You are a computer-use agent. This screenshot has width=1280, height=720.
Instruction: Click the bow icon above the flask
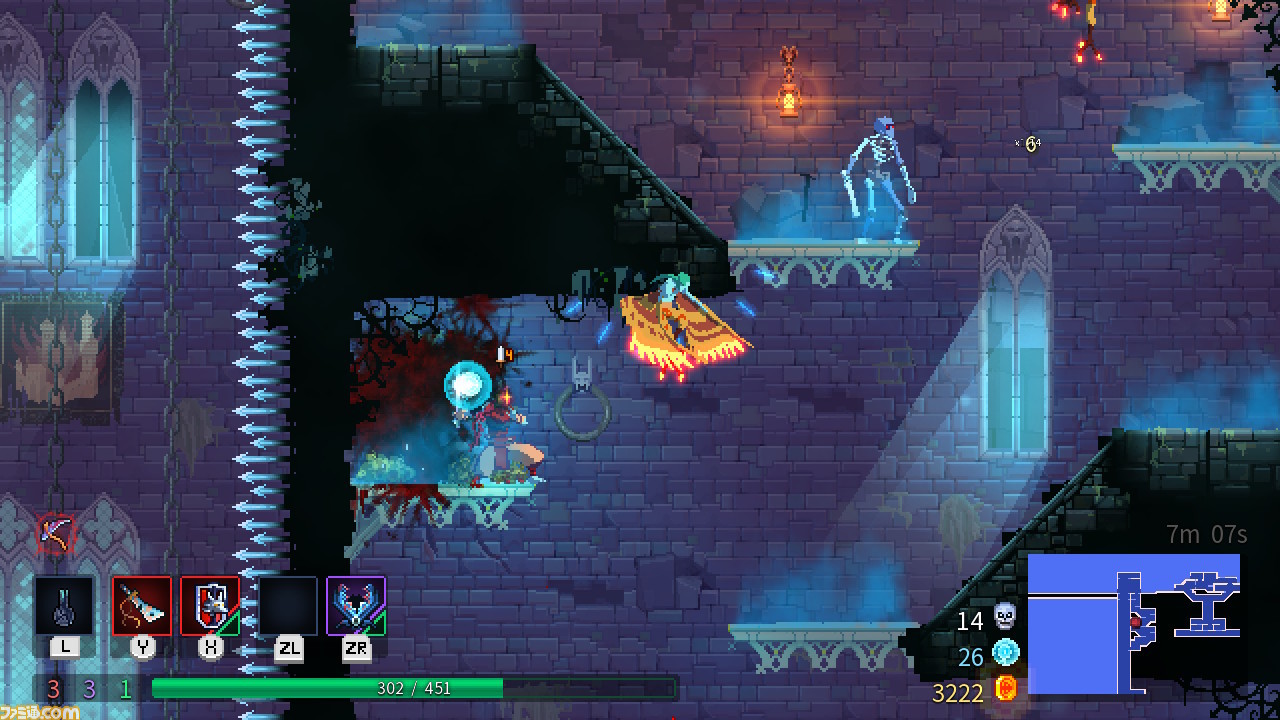(55, 533)
